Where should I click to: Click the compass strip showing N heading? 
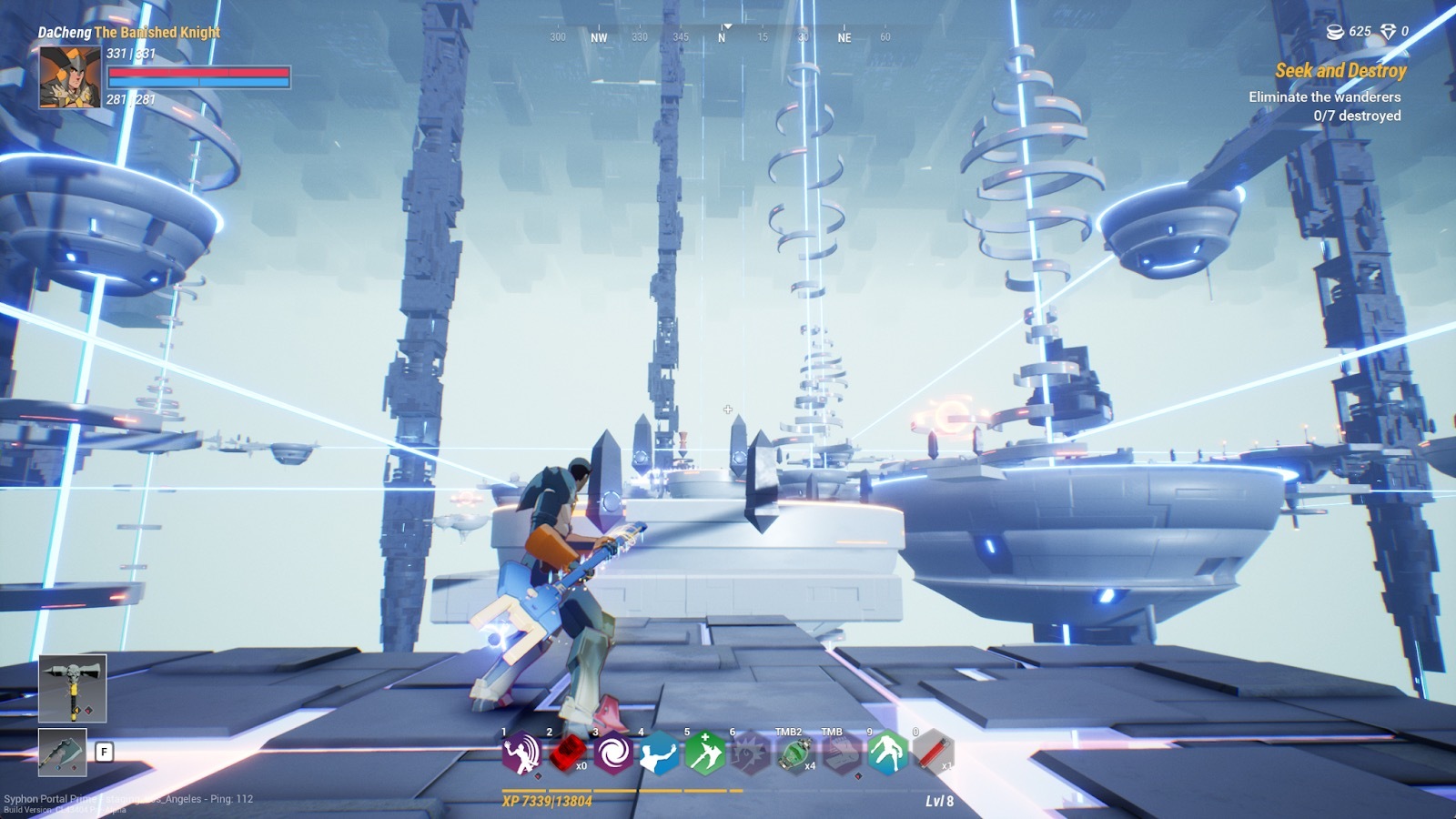[x=722, y=37]
